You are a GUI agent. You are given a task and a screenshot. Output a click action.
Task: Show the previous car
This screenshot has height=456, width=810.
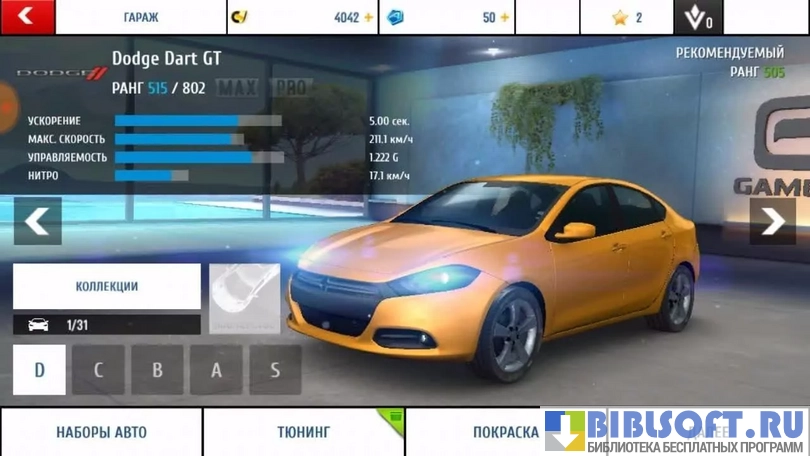tap(37, 221)
